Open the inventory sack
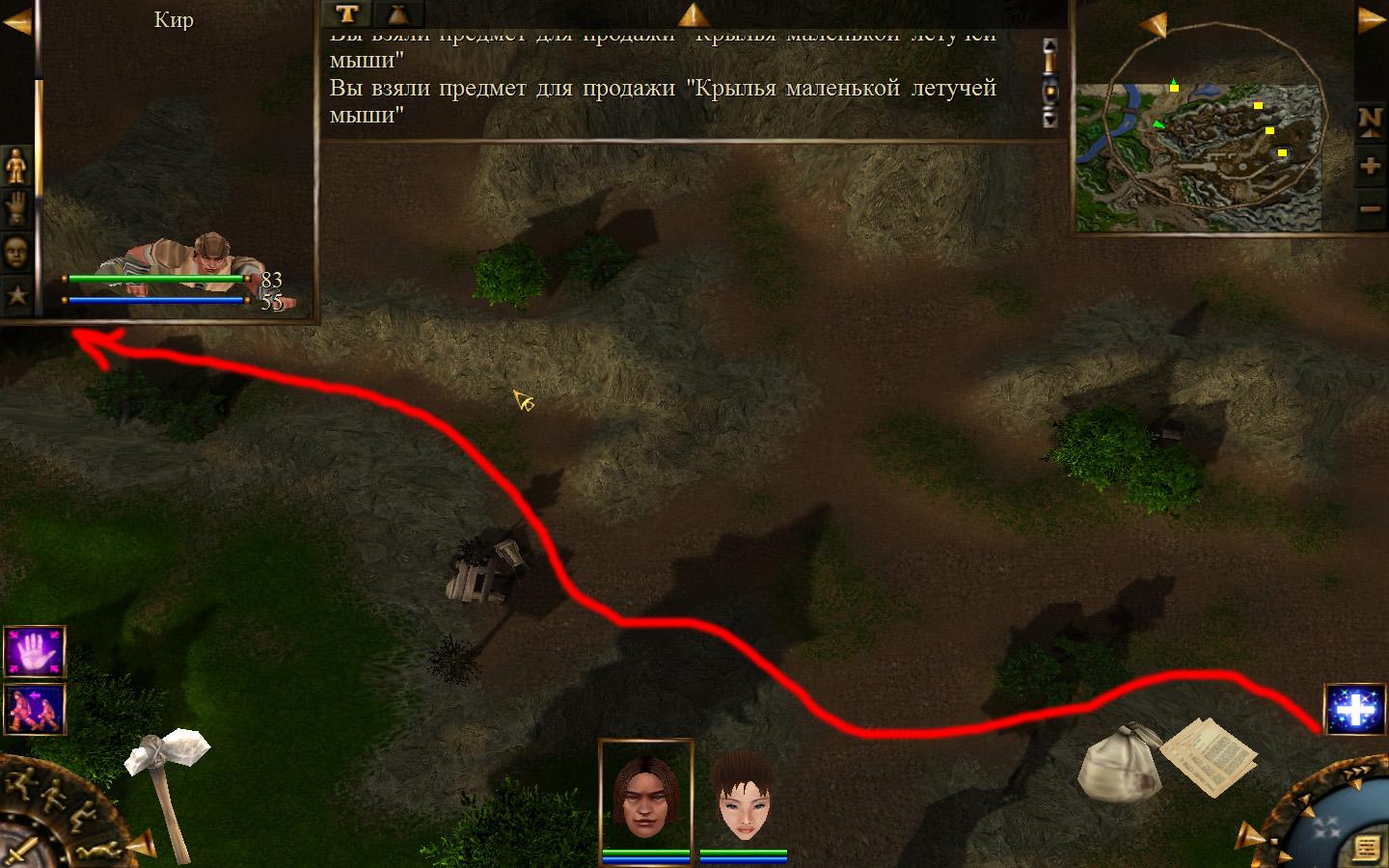The image size is (1389, 868). 1119,762
